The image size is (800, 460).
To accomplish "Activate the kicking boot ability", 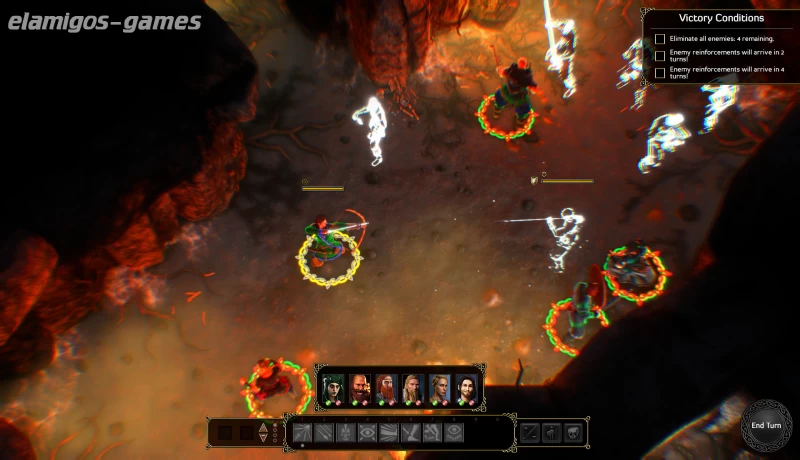I will tap(411, 432).
